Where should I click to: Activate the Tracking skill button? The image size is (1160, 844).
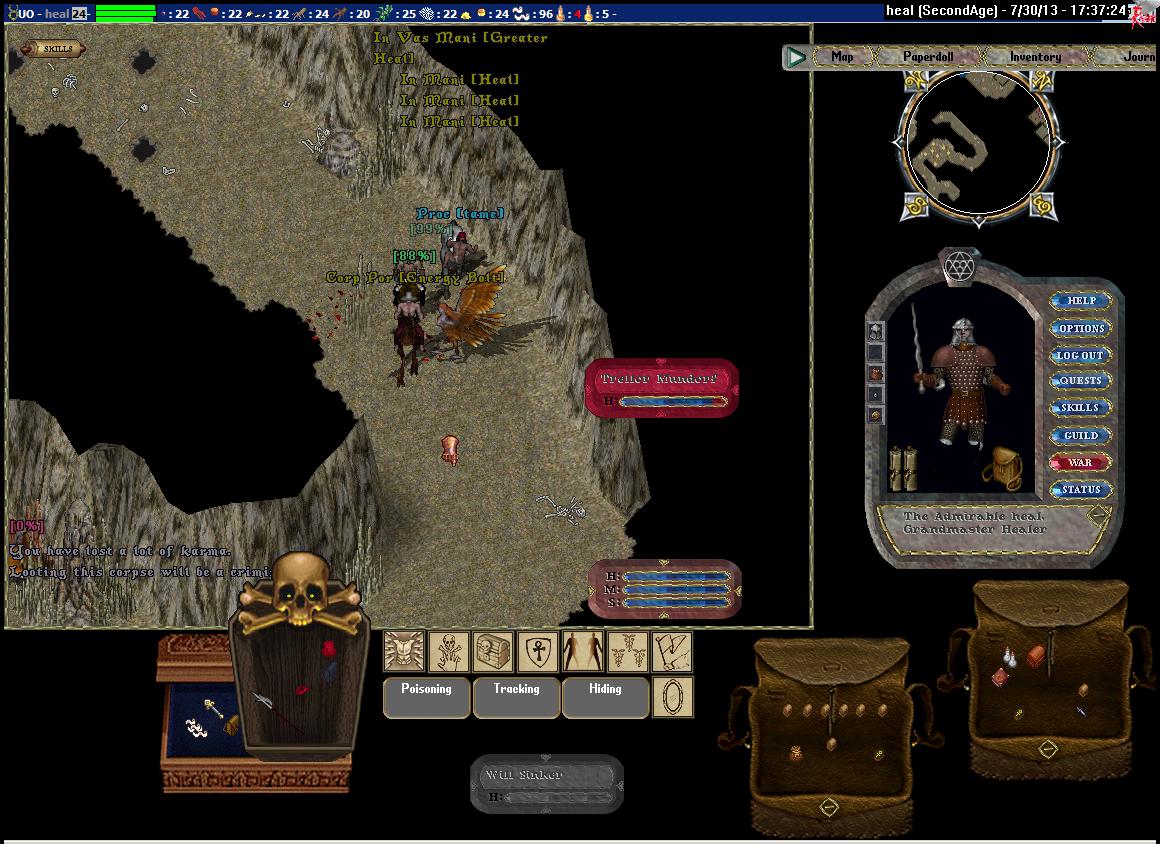(x=516, y=696)
